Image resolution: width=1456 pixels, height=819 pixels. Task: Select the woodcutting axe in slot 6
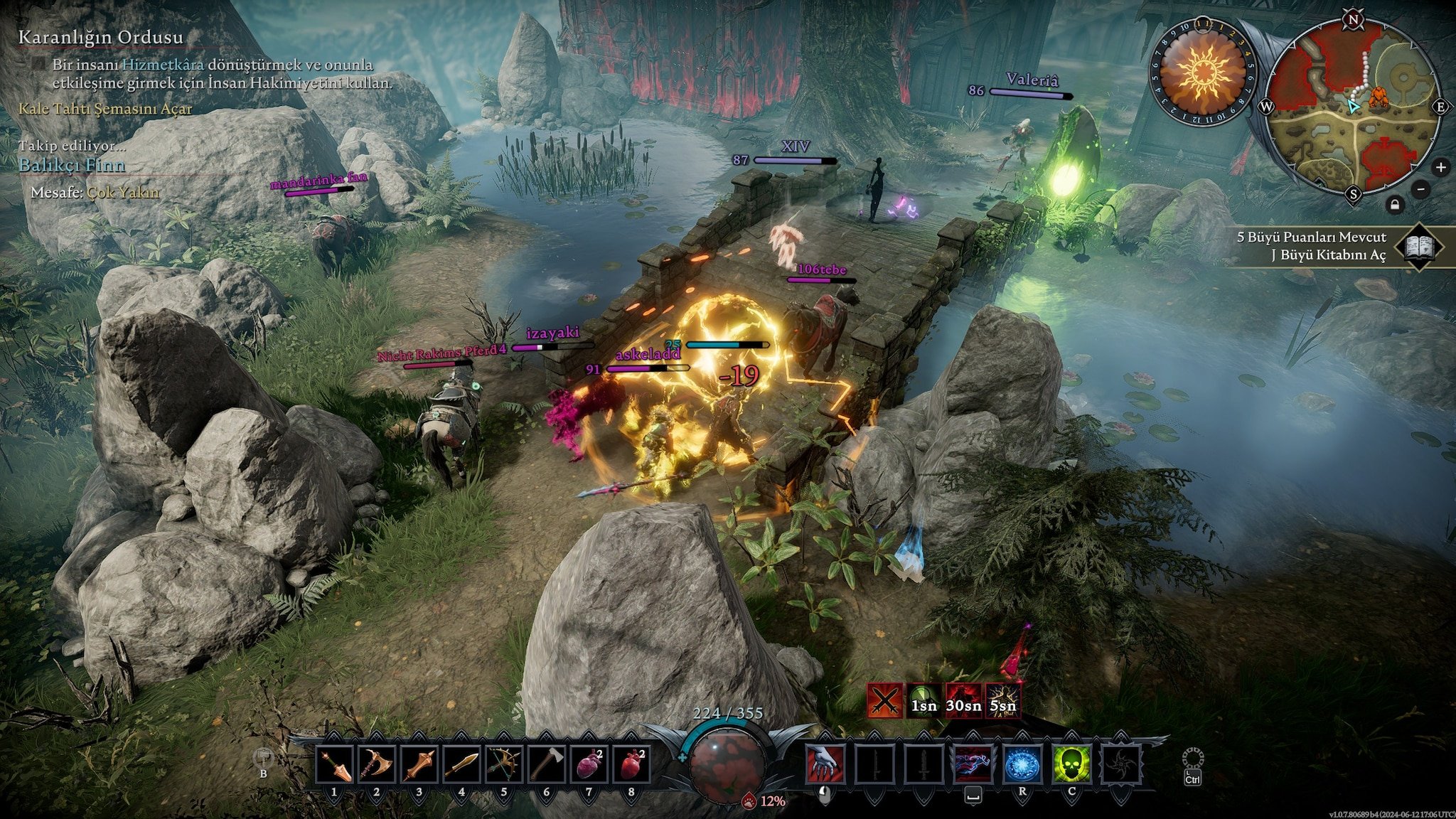pyautogui.click(x=547, y=766)
